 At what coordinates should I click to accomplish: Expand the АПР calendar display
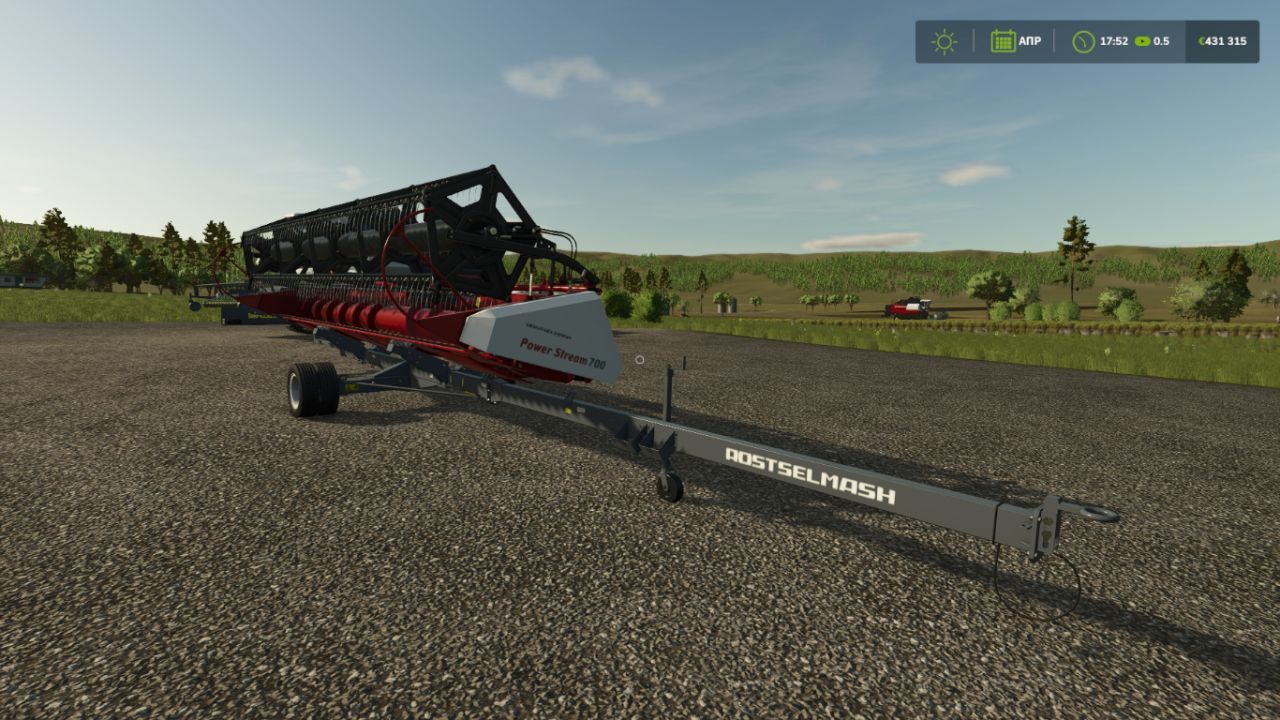click(x=1015, y=42)
